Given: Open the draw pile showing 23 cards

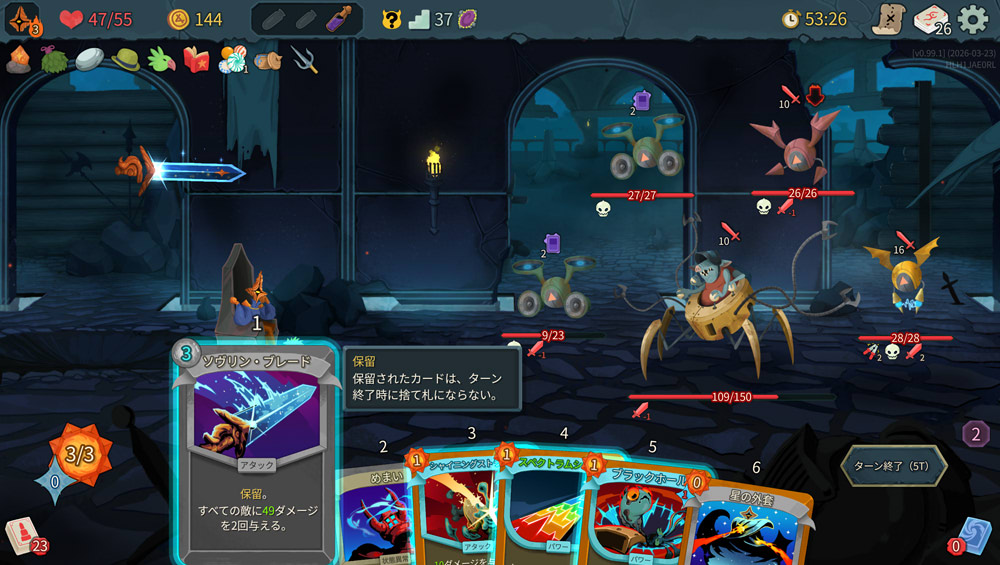Looking at the screenshot, I should point(24,535).
